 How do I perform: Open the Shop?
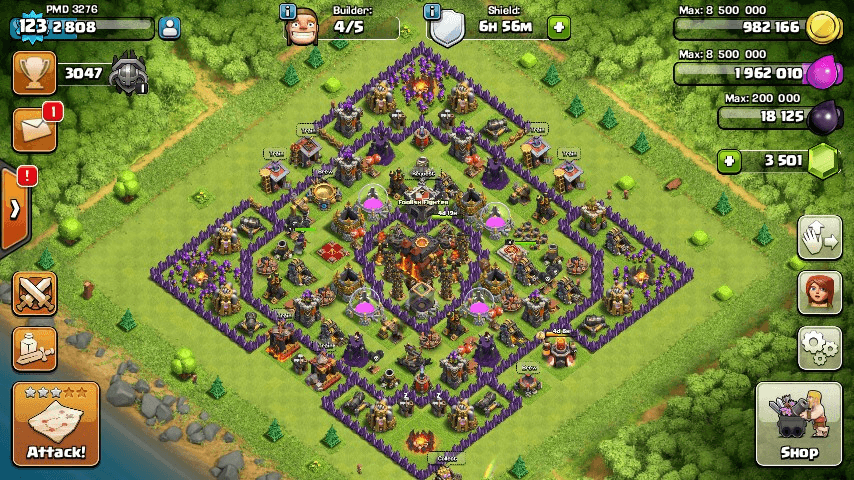pyautogui.click(x=798, y=424)
